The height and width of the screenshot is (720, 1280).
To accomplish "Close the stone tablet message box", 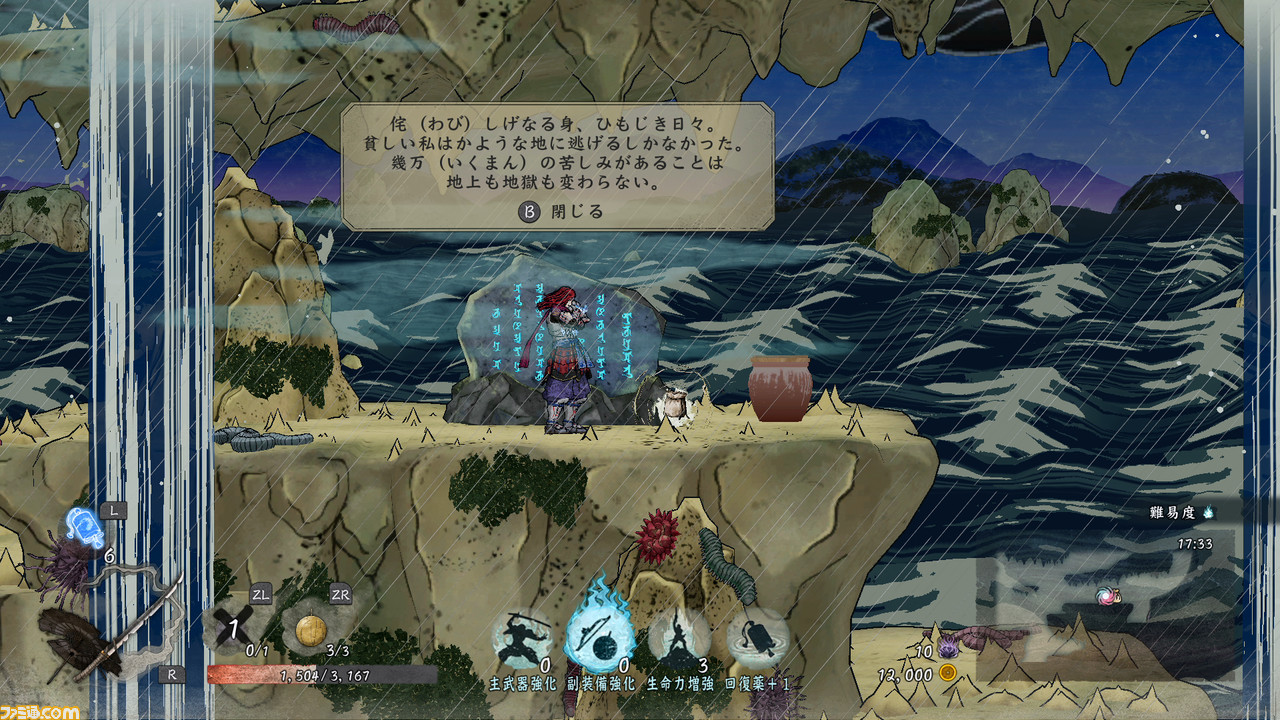I will (561, 212).
